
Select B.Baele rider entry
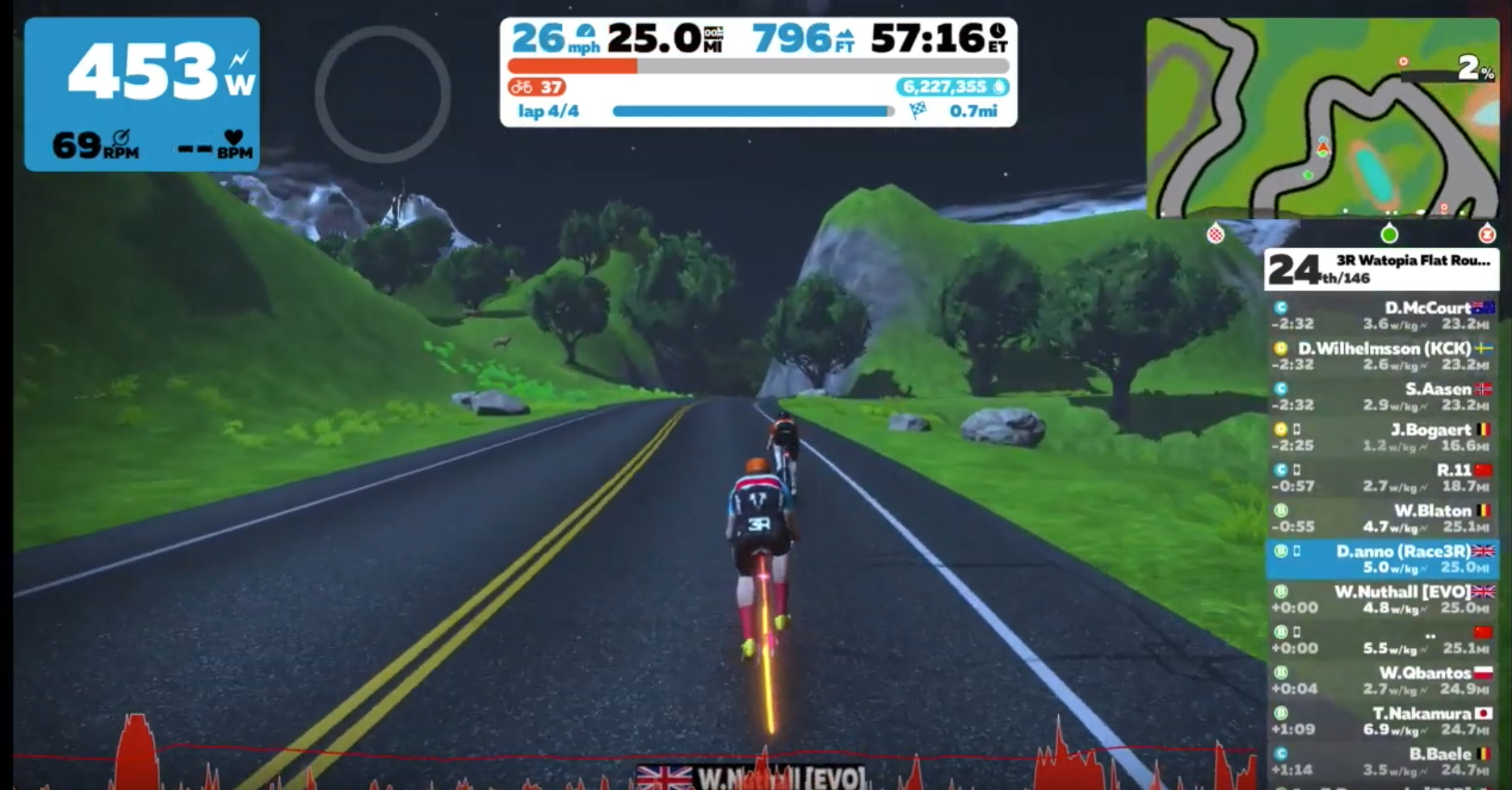1382,761
